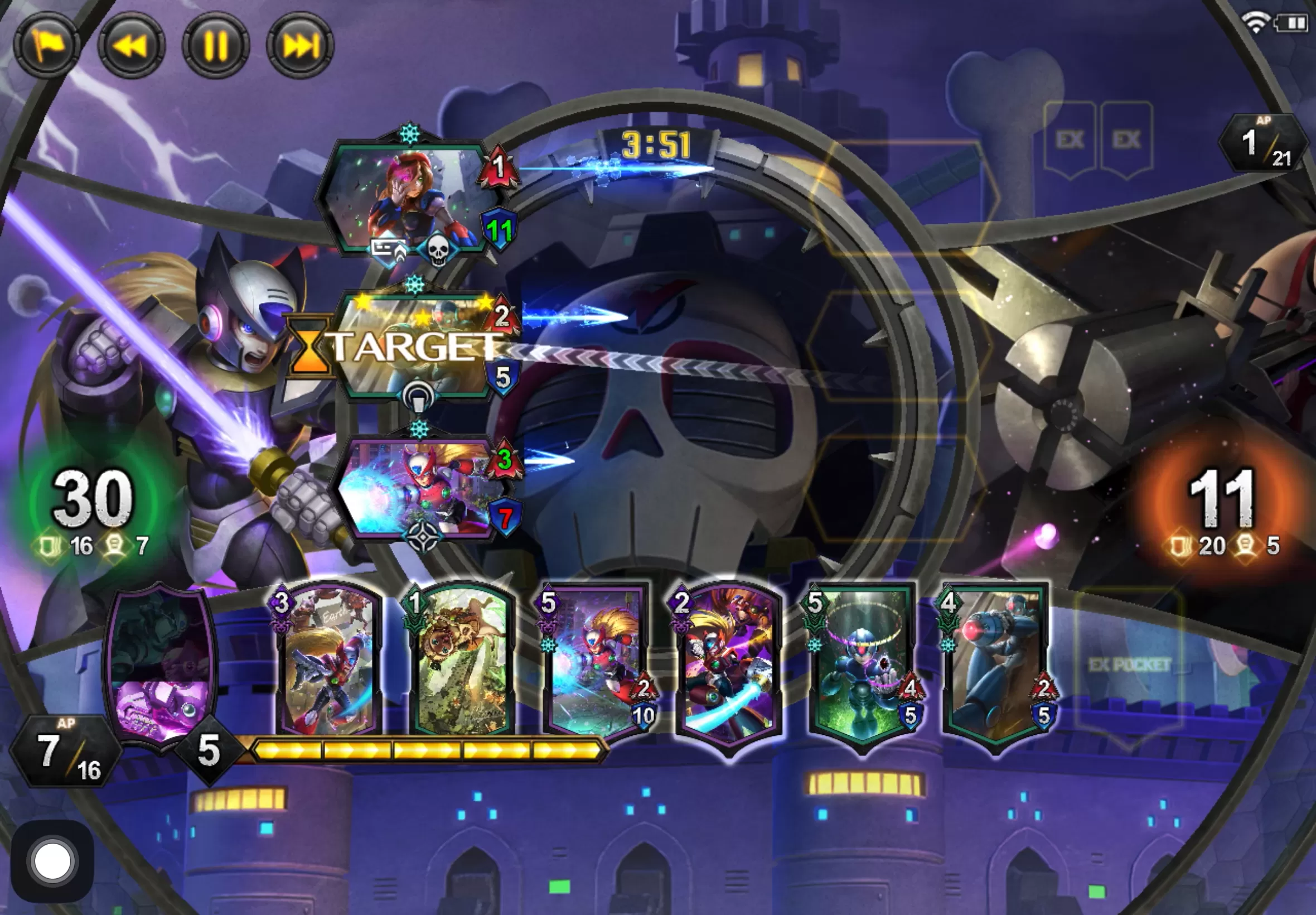The image size is (1316, 915).
Task: Choose the cost 1 green beast card
Action: pyautogui.click(x=462, y=662)
